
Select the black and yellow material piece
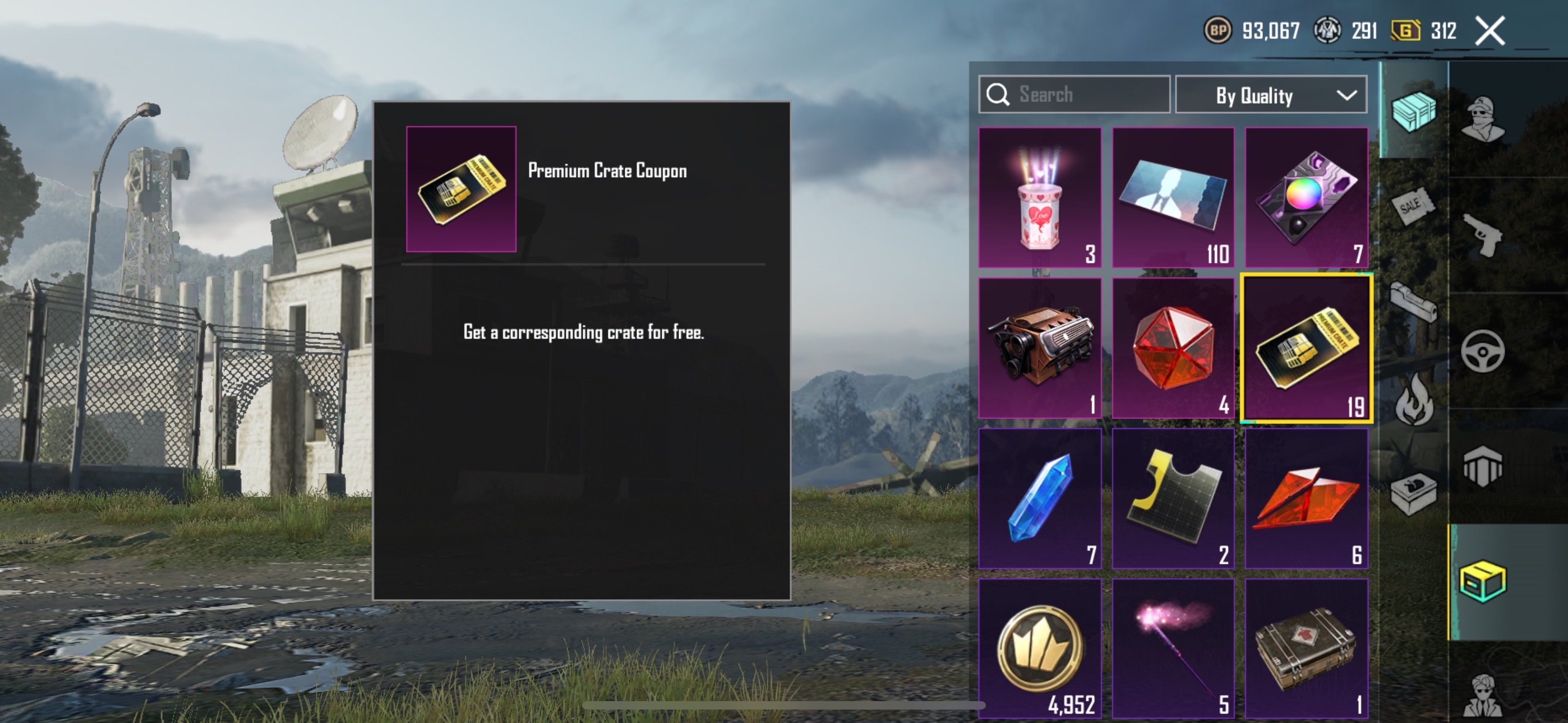pos(1173,498)
